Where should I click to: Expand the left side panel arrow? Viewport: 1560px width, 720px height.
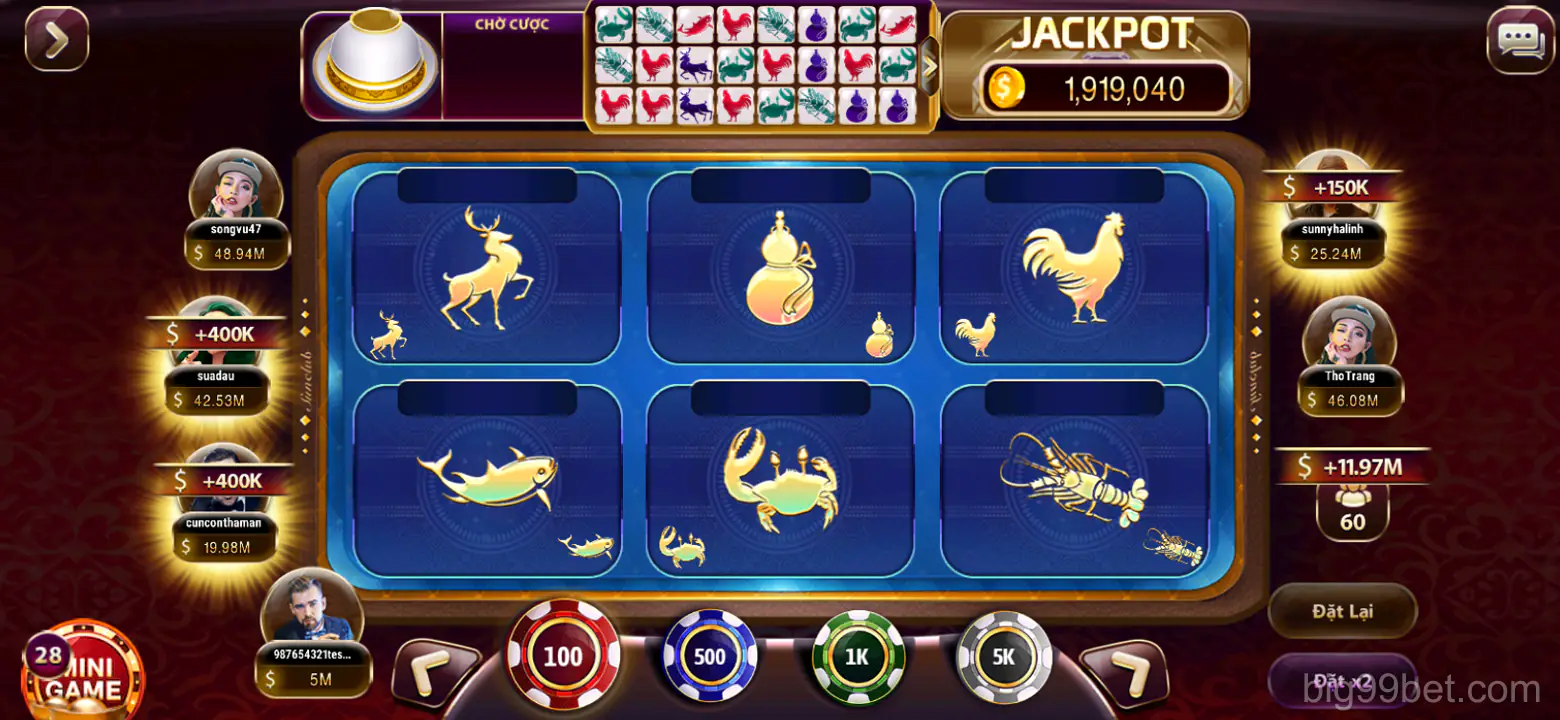57,40
